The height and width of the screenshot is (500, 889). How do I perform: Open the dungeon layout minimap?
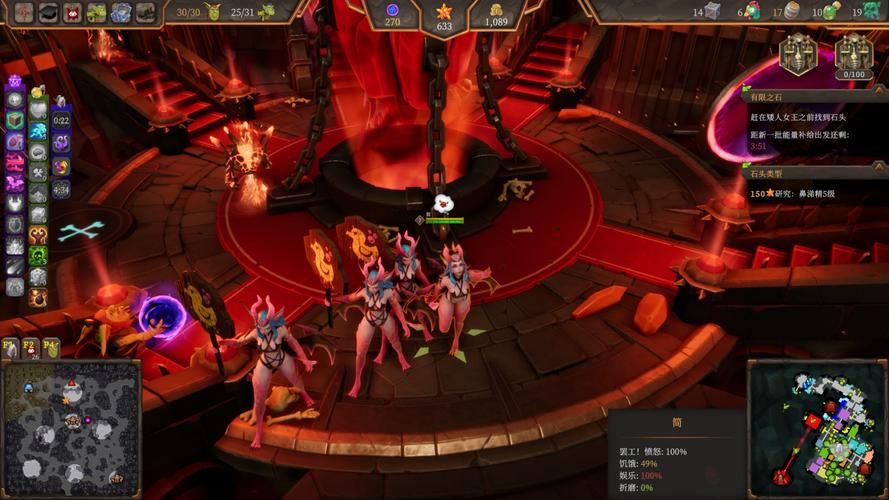pyautogui.click(x=816, y=428)
